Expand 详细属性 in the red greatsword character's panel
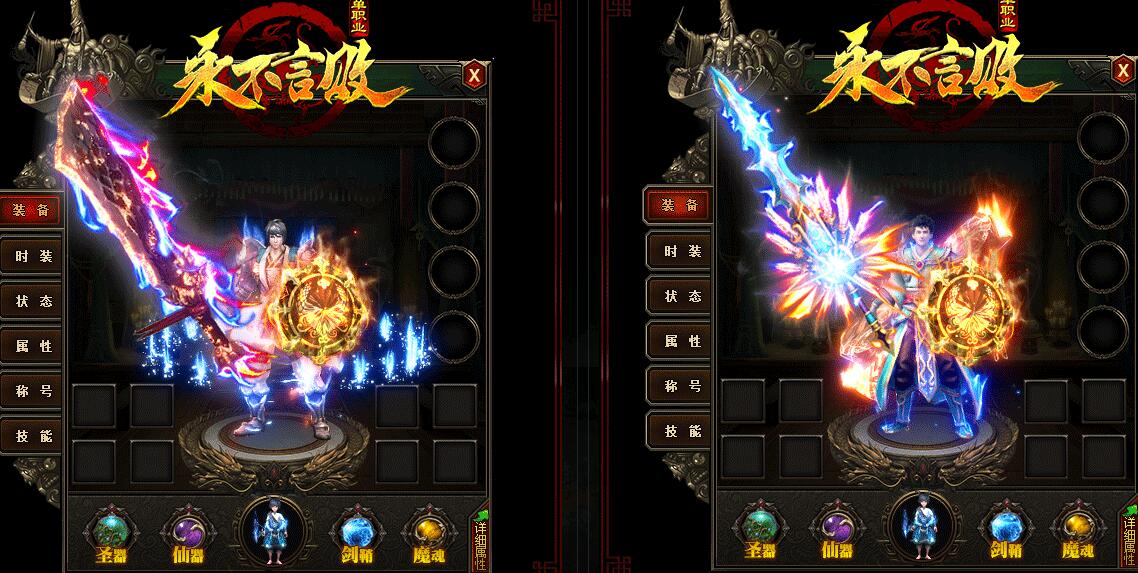 (479, 541)
